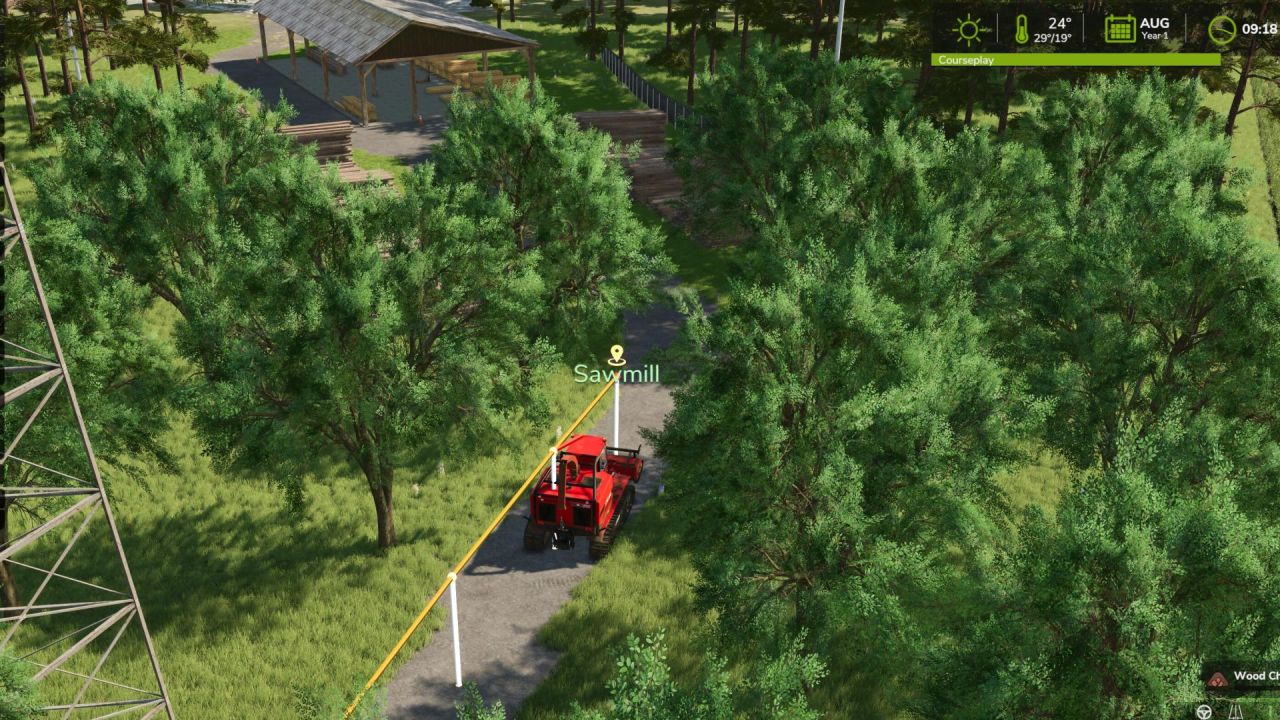1280x720 pixels.
Task: Select the steering wheel icon in the bottom-right HUD
Action: click(1204, 711)
